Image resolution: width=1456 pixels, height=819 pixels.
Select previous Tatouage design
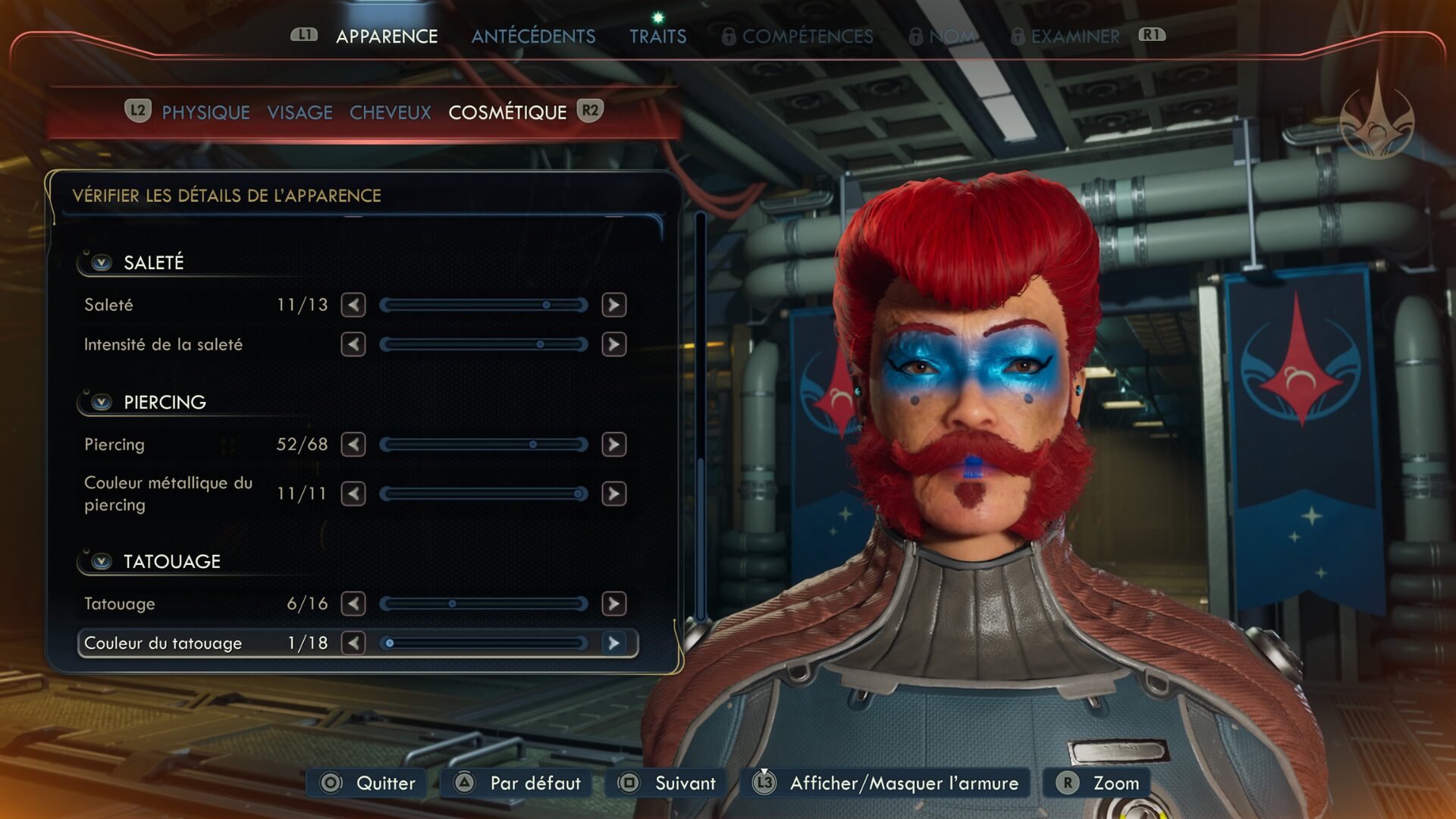pyautogui.click(x=353, y=604)
